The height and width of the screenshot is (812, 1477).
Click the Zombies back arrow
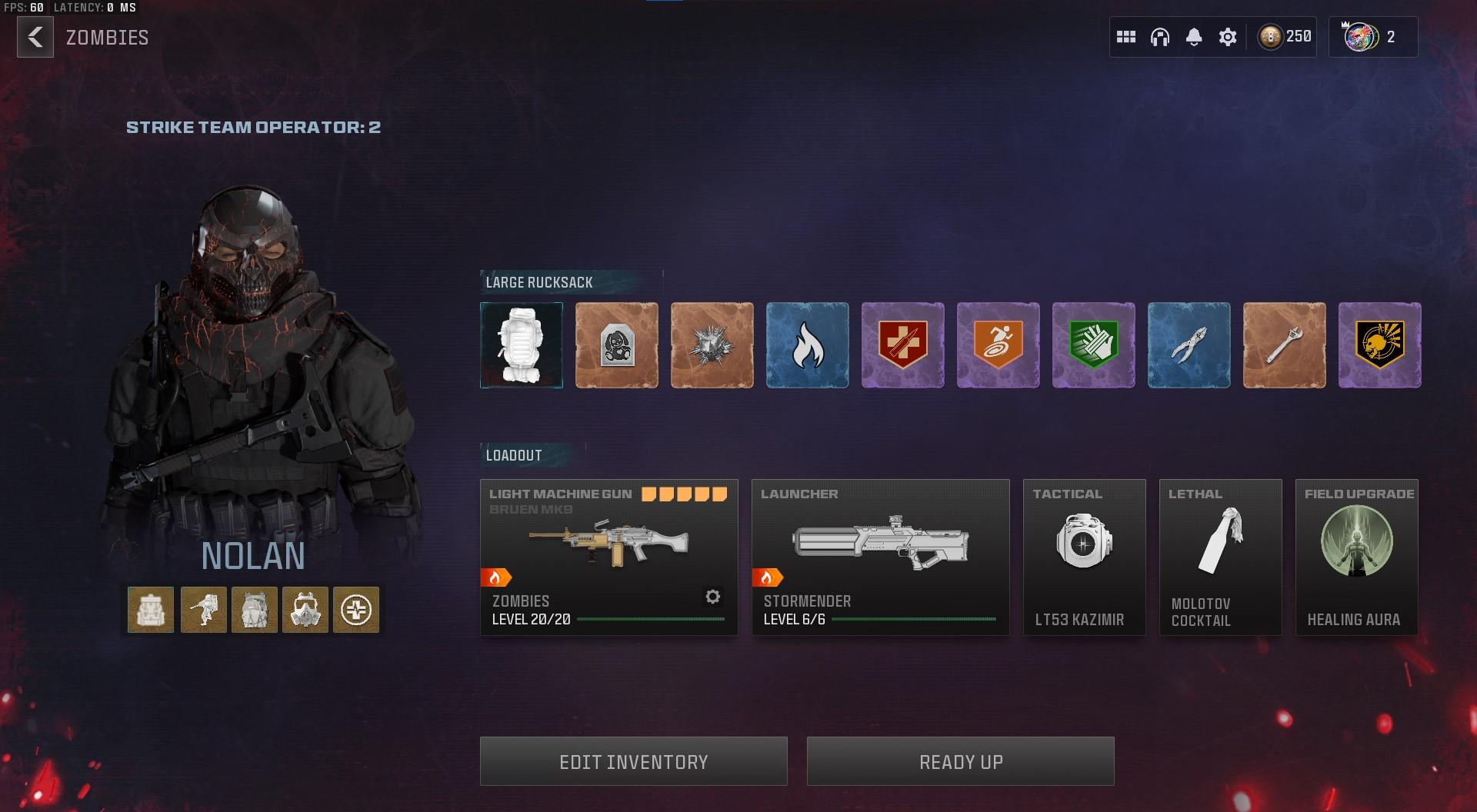pos(34,37)
